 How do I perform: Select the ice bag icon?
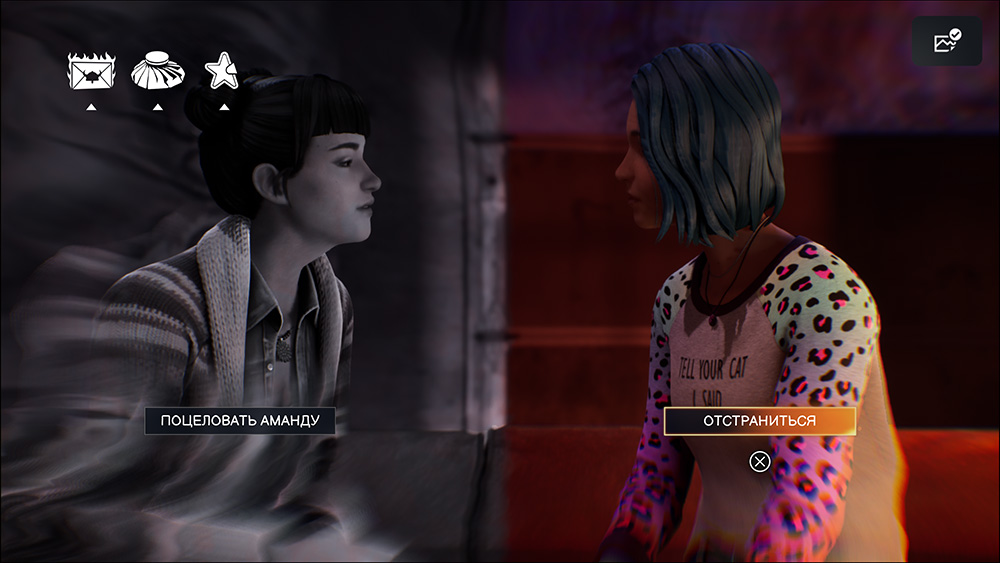157,72
